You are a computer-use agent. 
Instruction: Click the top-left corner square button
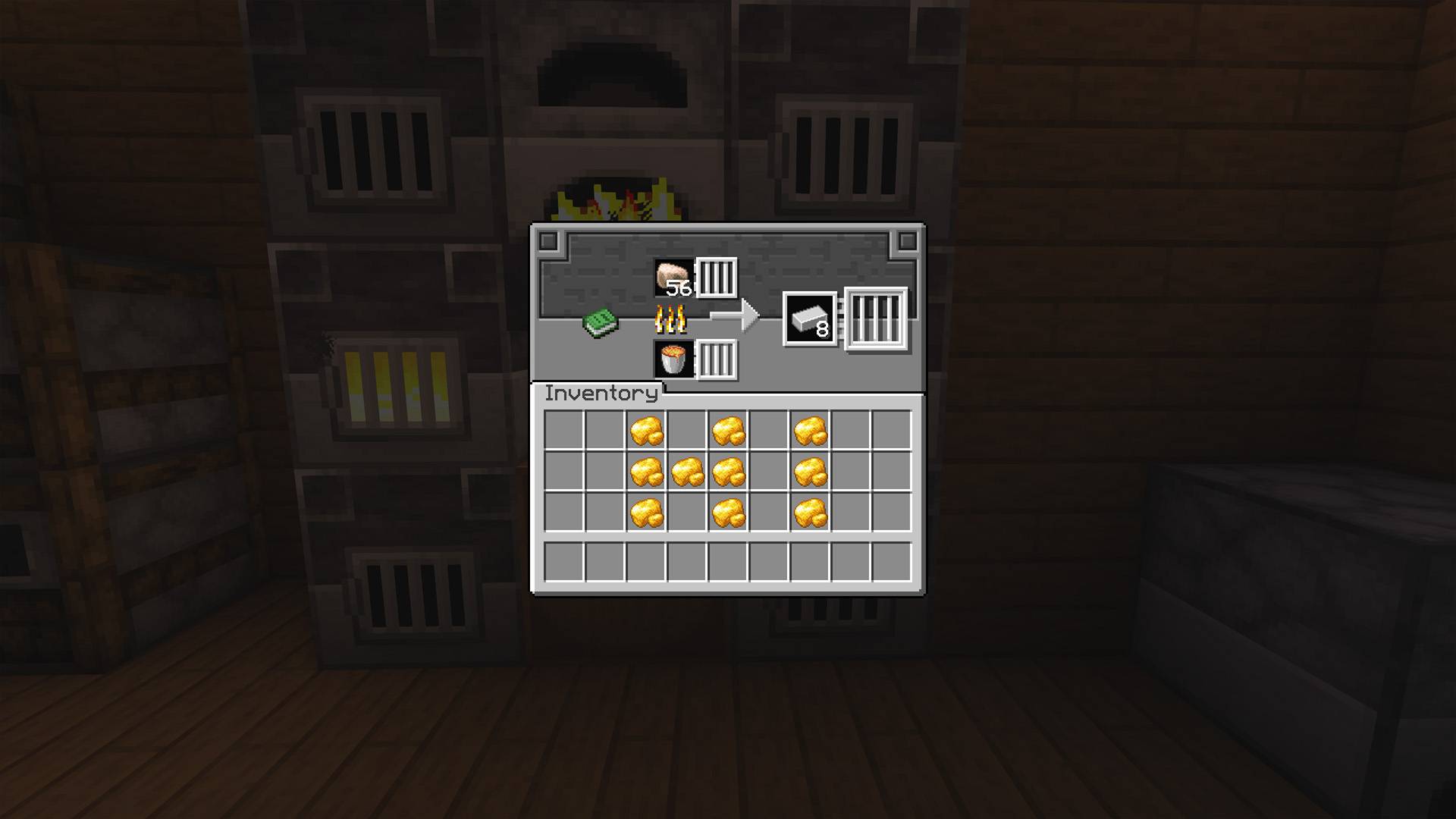(x=548, y=241)
